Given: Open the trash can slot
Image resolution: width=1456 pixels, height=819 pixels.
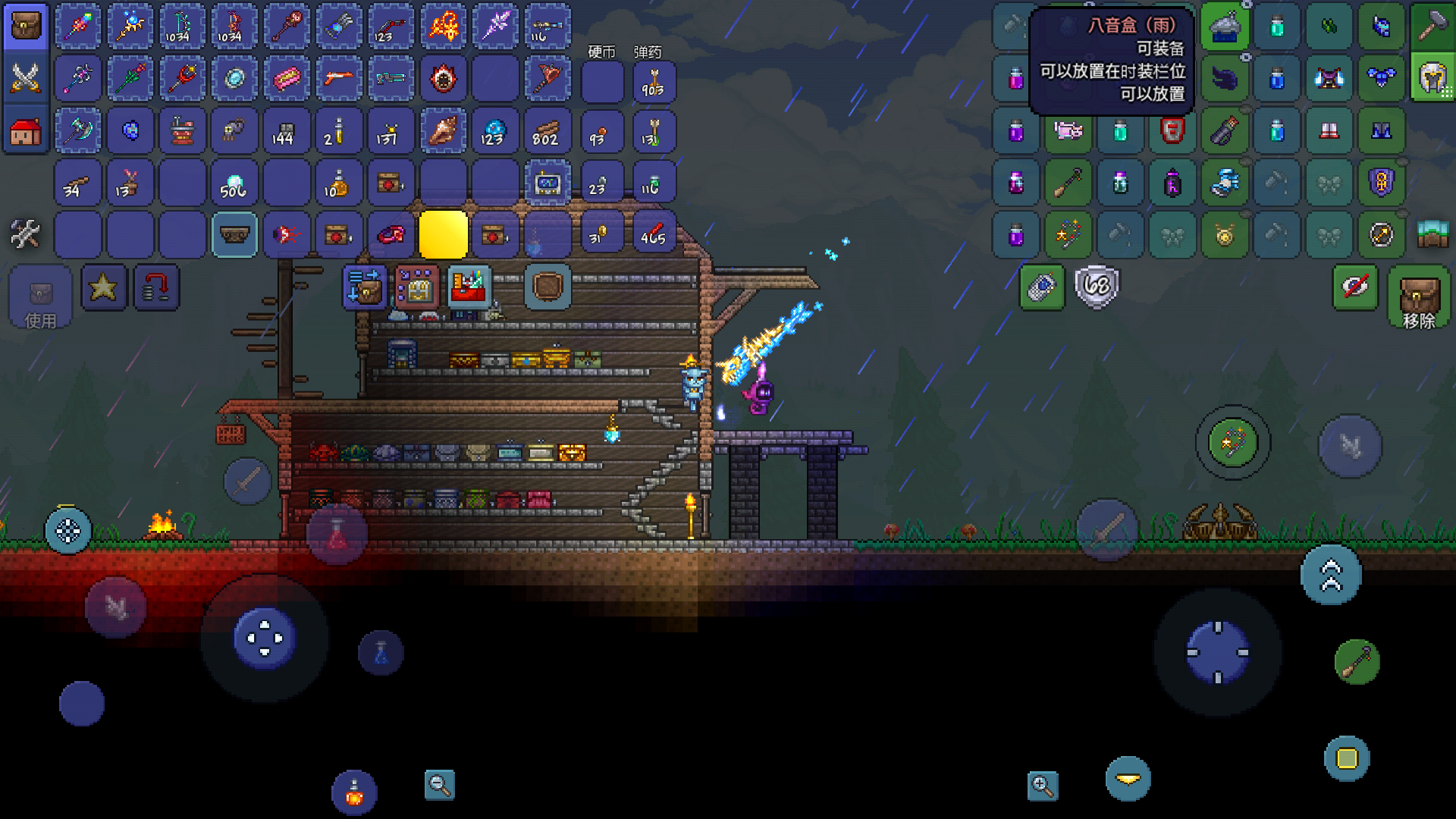Looking at the screenshot, I should click(x=547, y=287).
